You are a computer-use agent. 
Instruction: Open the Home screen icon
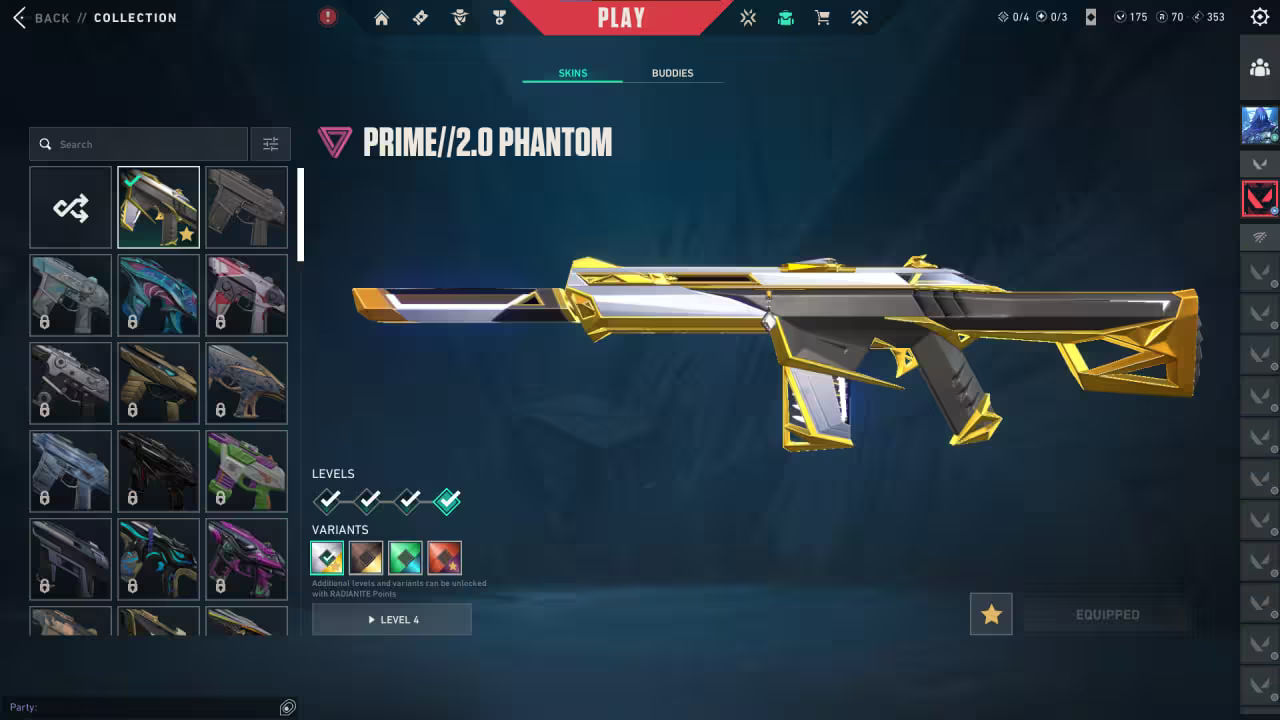[x=381, y=17]
